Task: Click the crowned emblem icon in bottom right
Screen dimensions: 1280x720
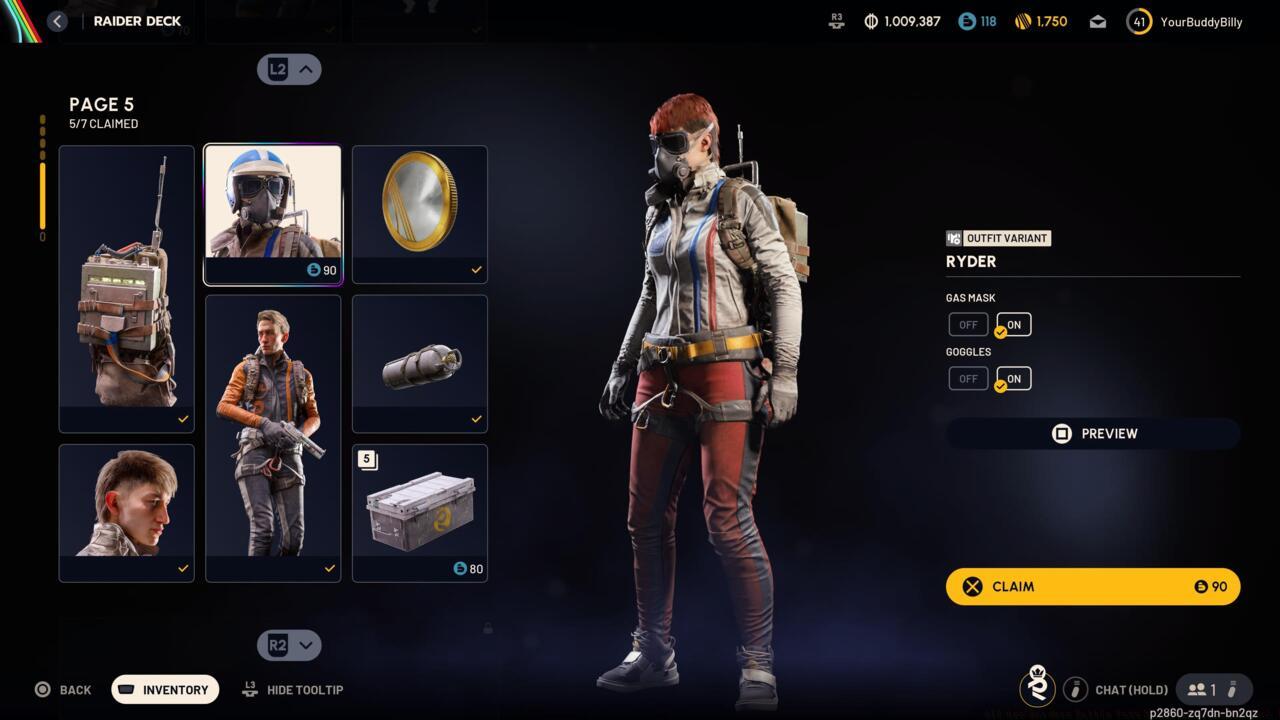Action: [1038, 688]
